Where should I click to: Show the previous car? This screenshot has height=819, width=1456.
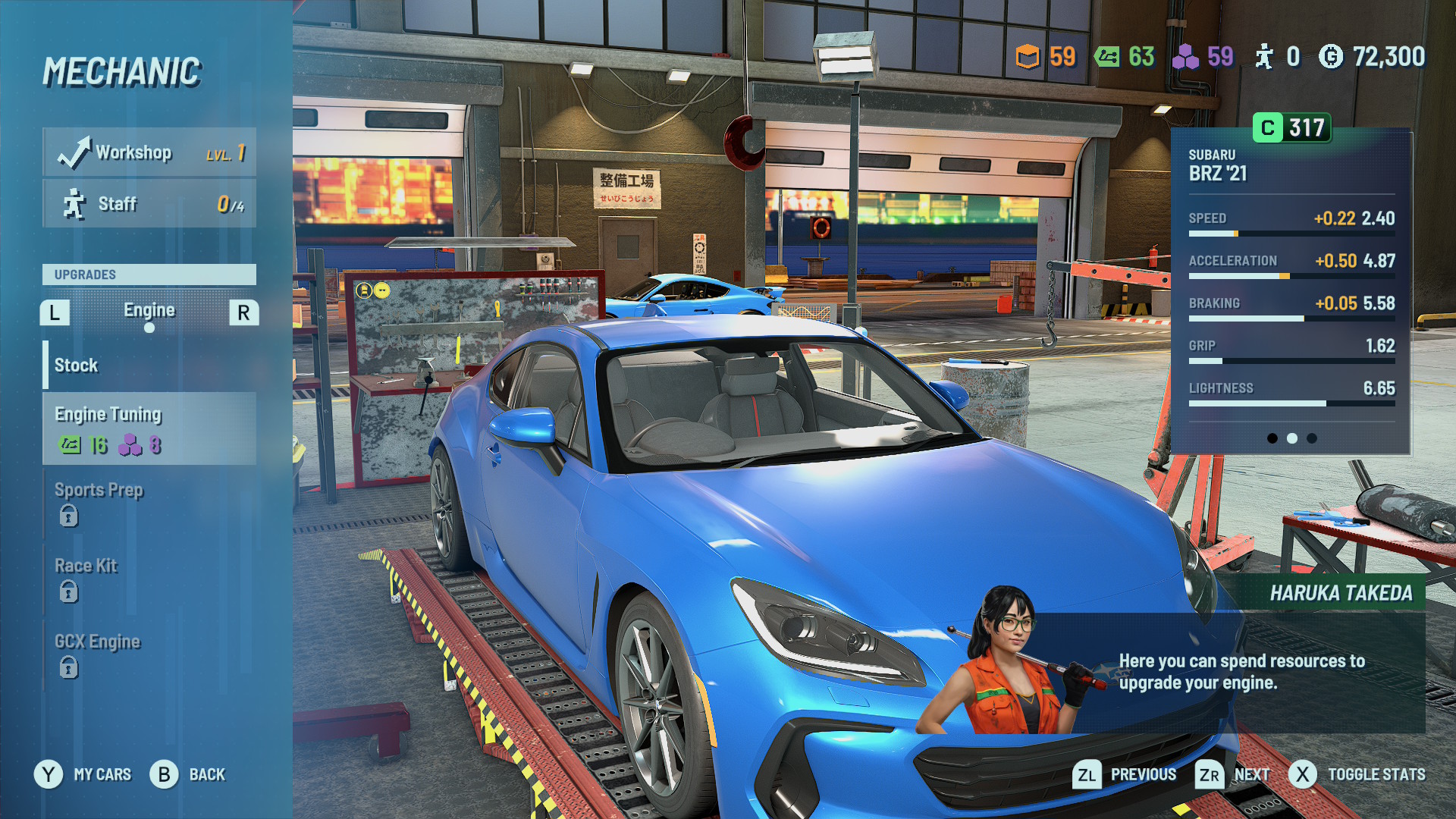[x=1125, y=774]
